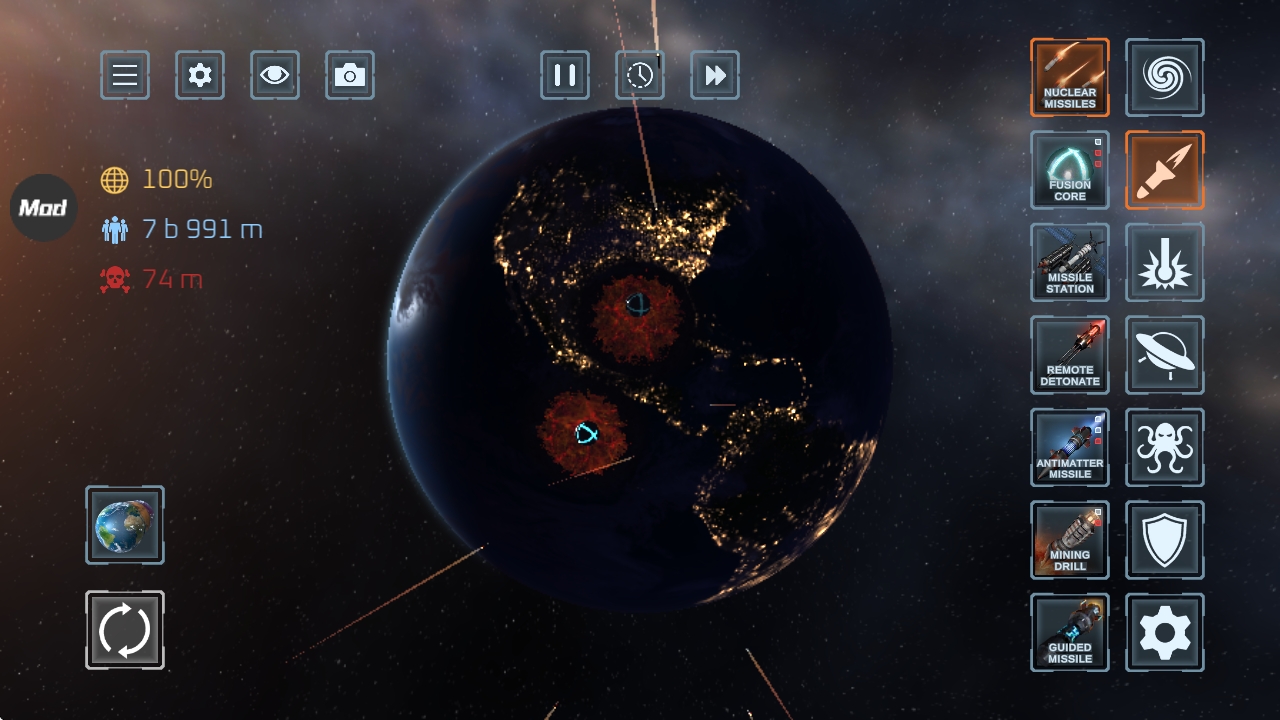Select the Missile Station weapon
The width and height of the screenshot is (1280, 720).
(1070, 262)
